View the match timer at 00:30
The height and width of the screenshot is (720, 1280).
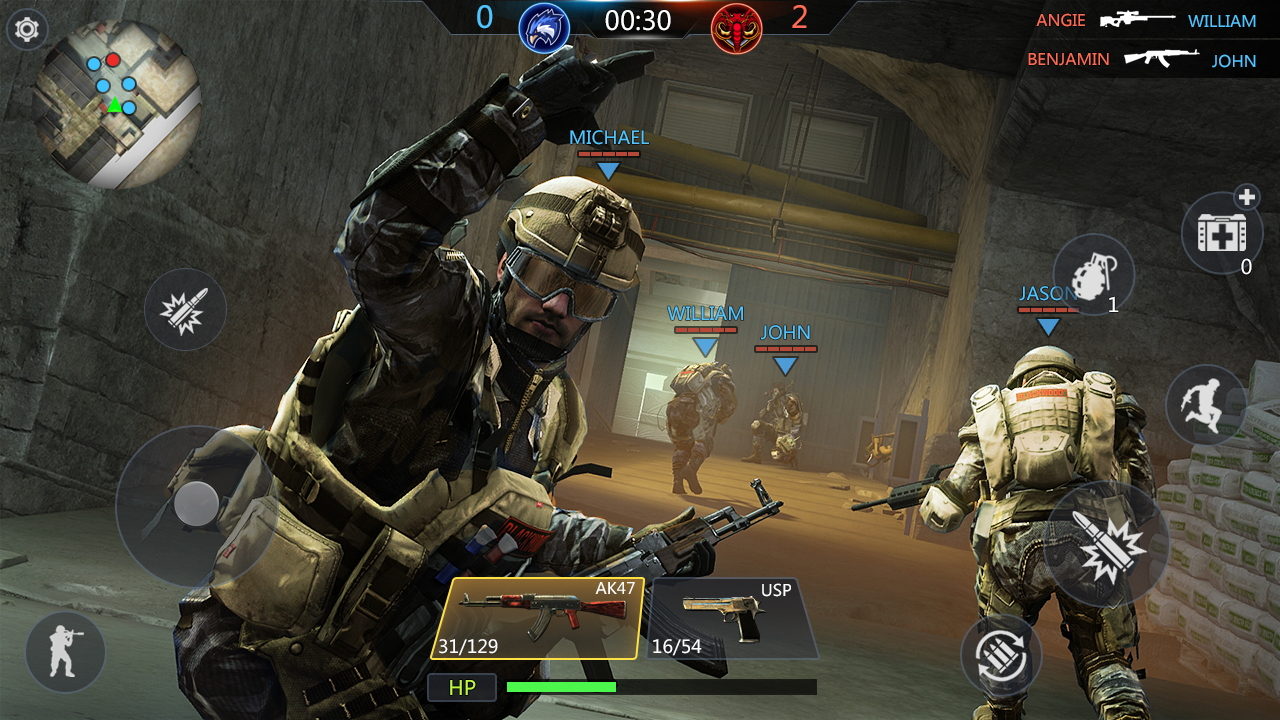(636, 19)
